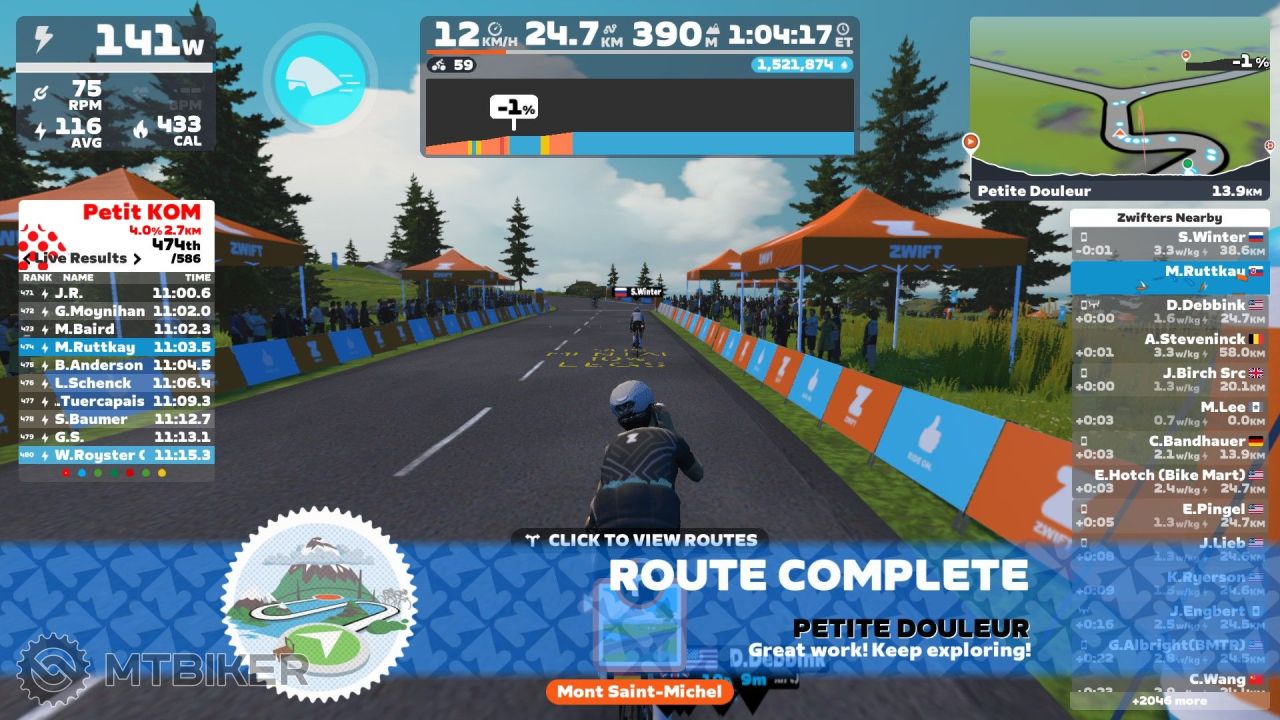Viewport: 1280px width, 720px height.
Task: Click to view routes button
Action: coord(641,540)
